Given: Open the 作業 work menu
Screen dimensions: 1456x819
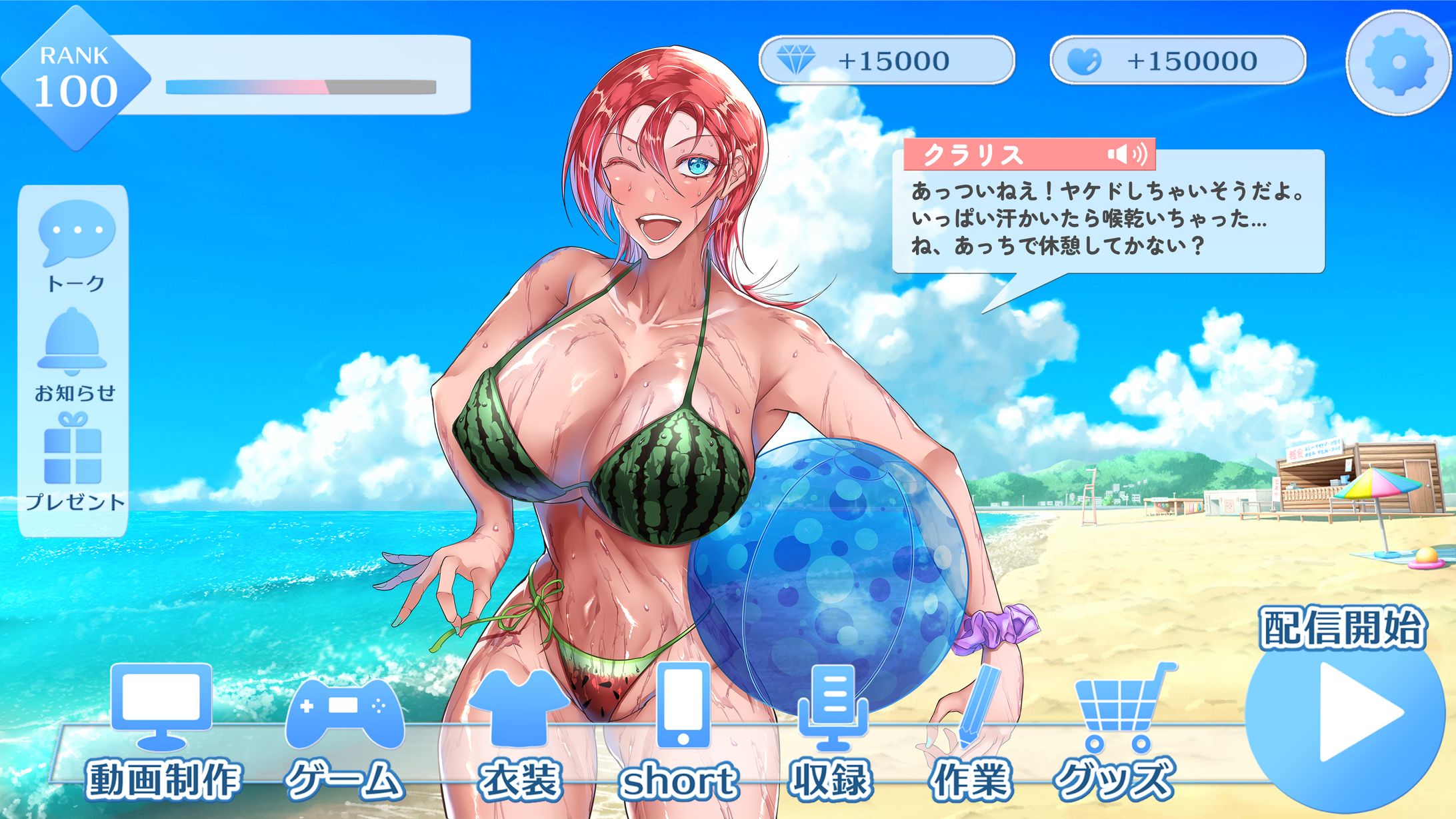Looking at the screenshot, I should coord(971,733).
